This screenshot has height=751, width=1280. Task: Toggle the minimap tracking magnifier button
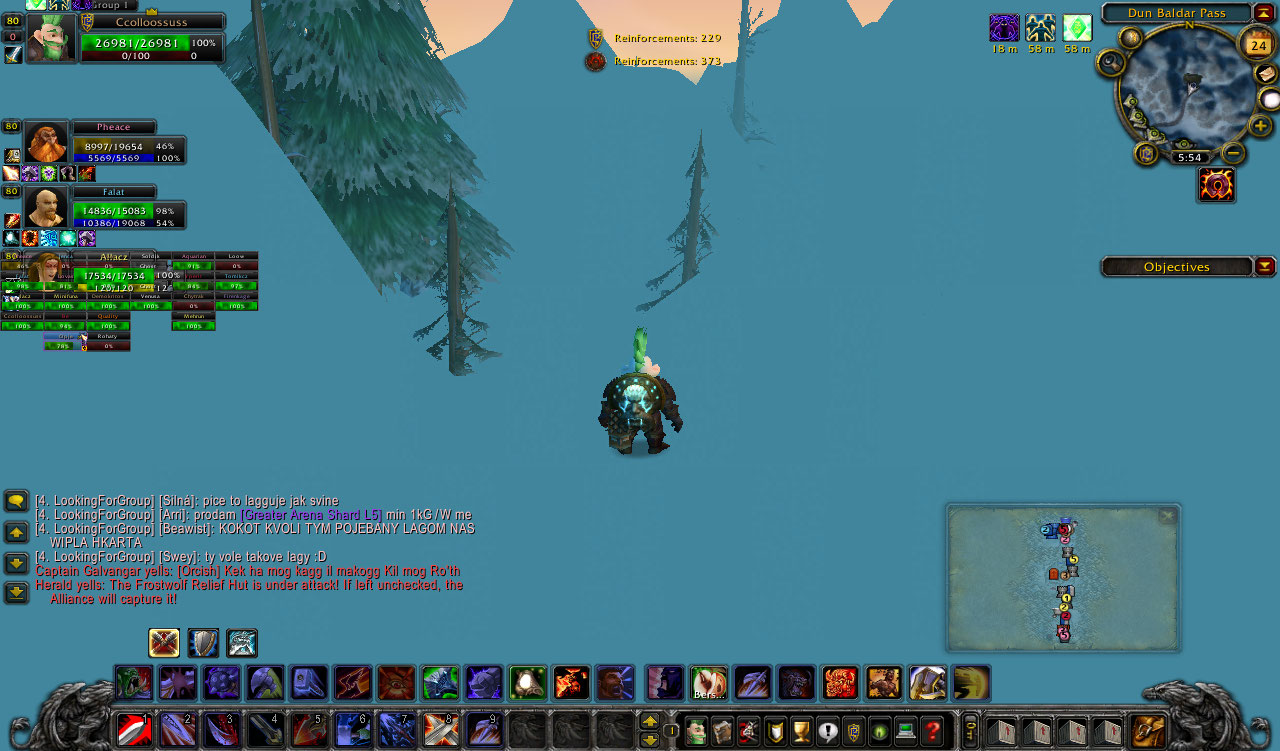coord(1111,64)
